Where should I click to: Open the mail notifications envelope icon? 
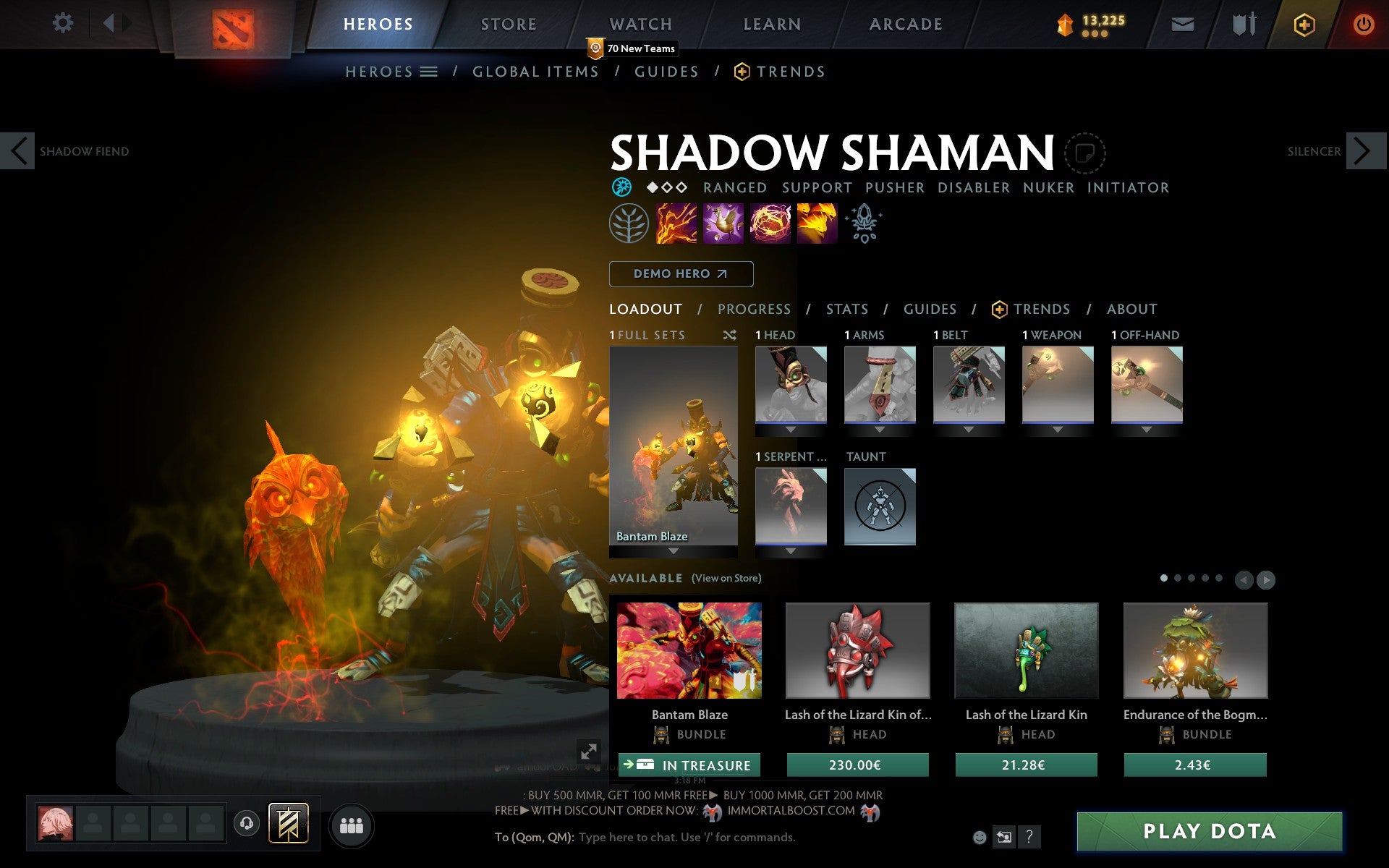coord(1182,23)
